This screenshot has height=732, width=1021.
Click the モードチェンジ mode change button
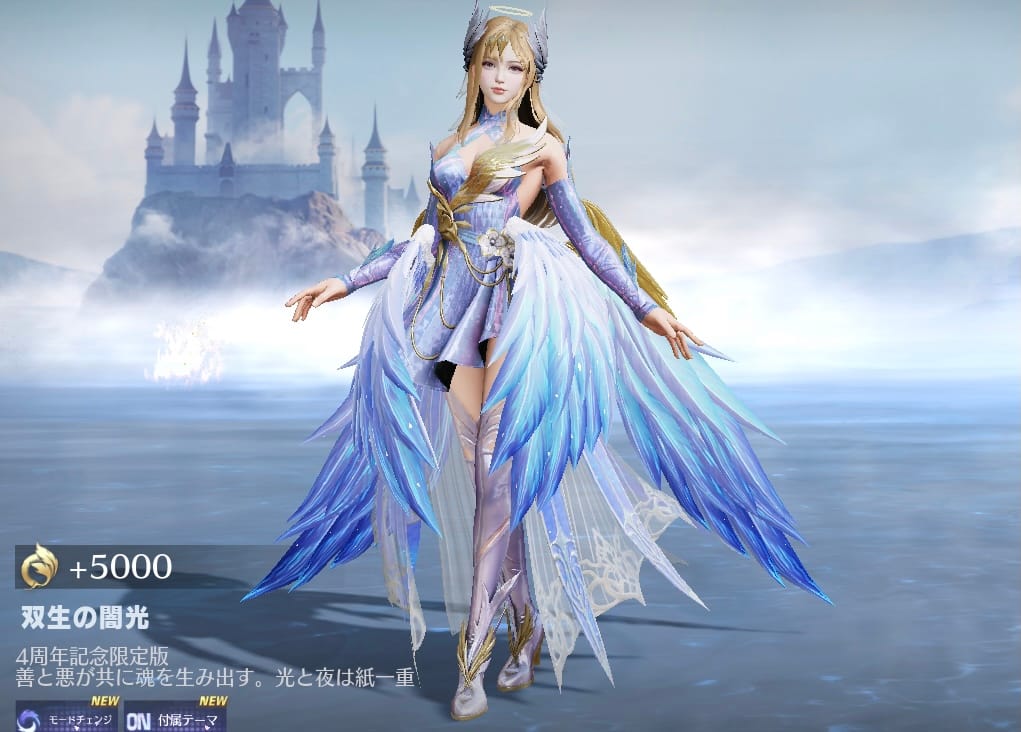pos(67,717)
